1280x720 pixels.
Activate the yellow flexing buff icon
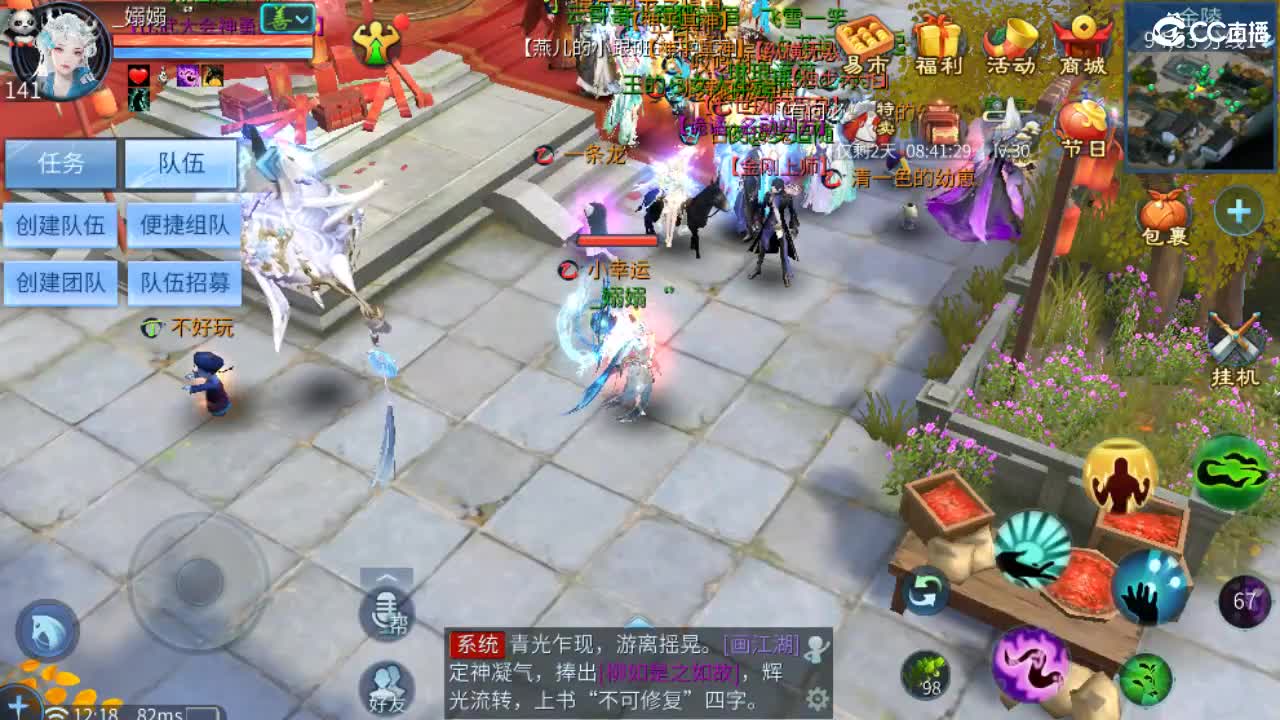pos(1120,478)
